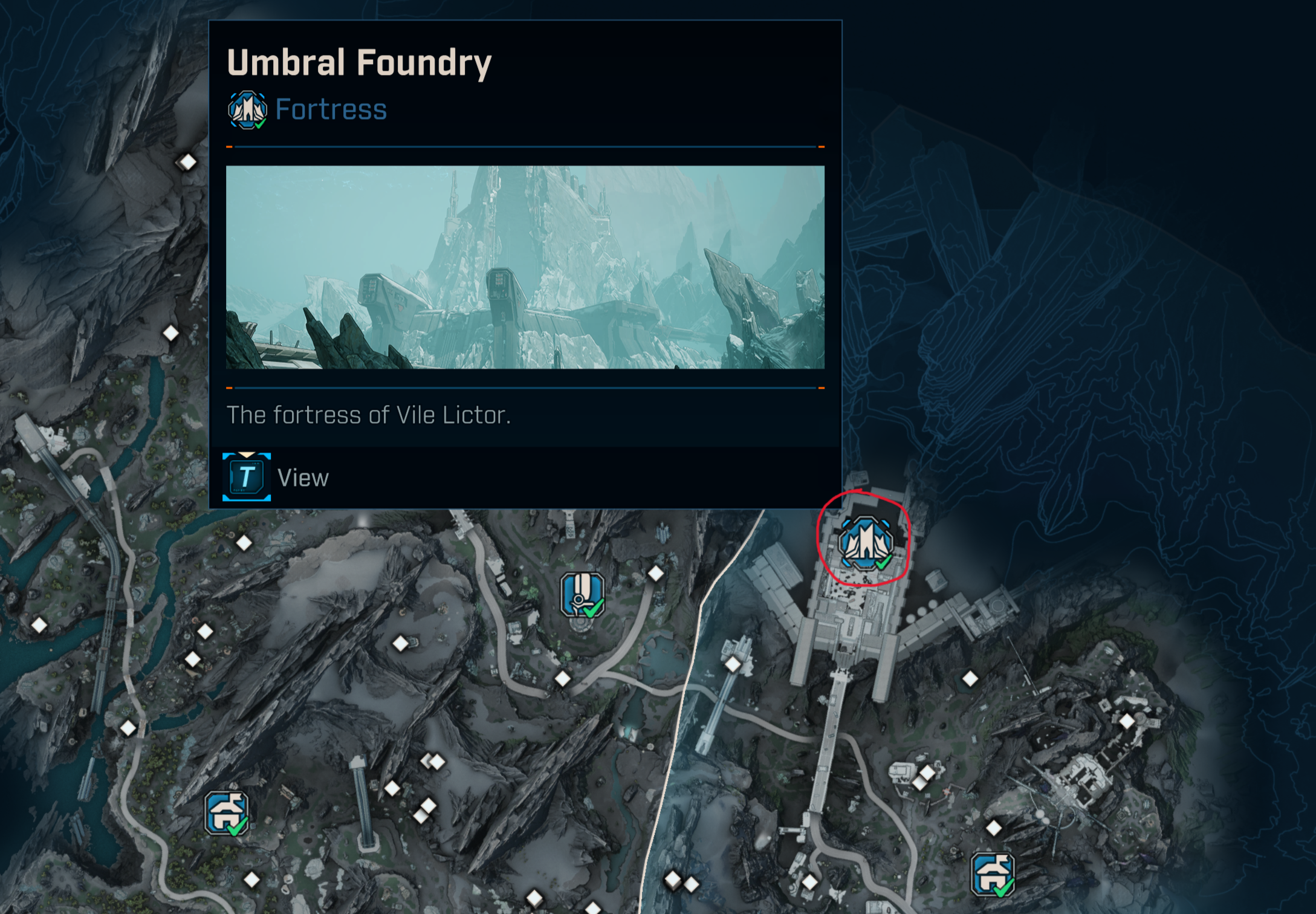The width and height of the screenshot is (1316, 914).
Task: Select the Umbral Foundry fortress map marker
Action: 865,543
